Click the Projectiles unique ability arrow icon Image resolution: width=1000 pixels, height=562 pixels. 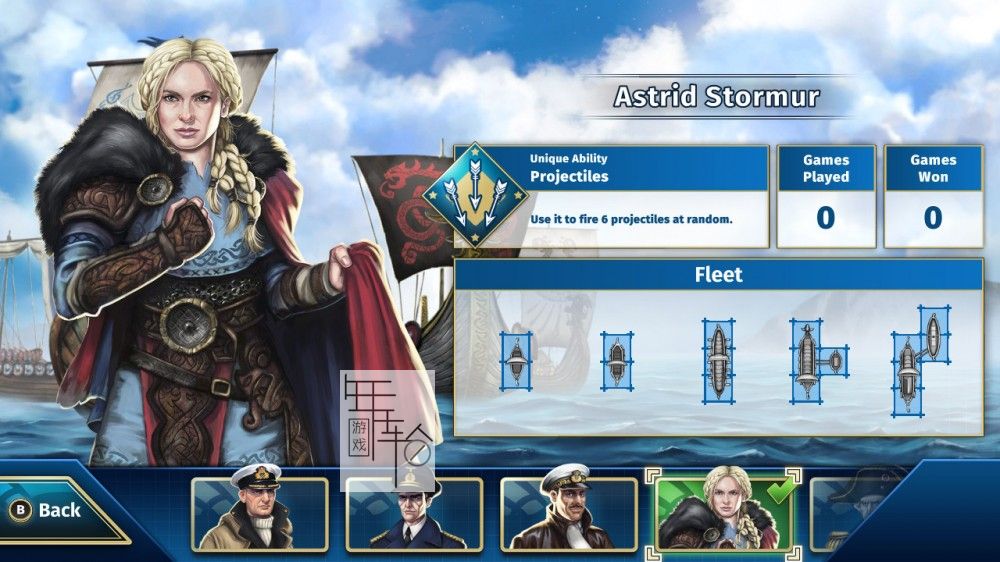(476, 195)
